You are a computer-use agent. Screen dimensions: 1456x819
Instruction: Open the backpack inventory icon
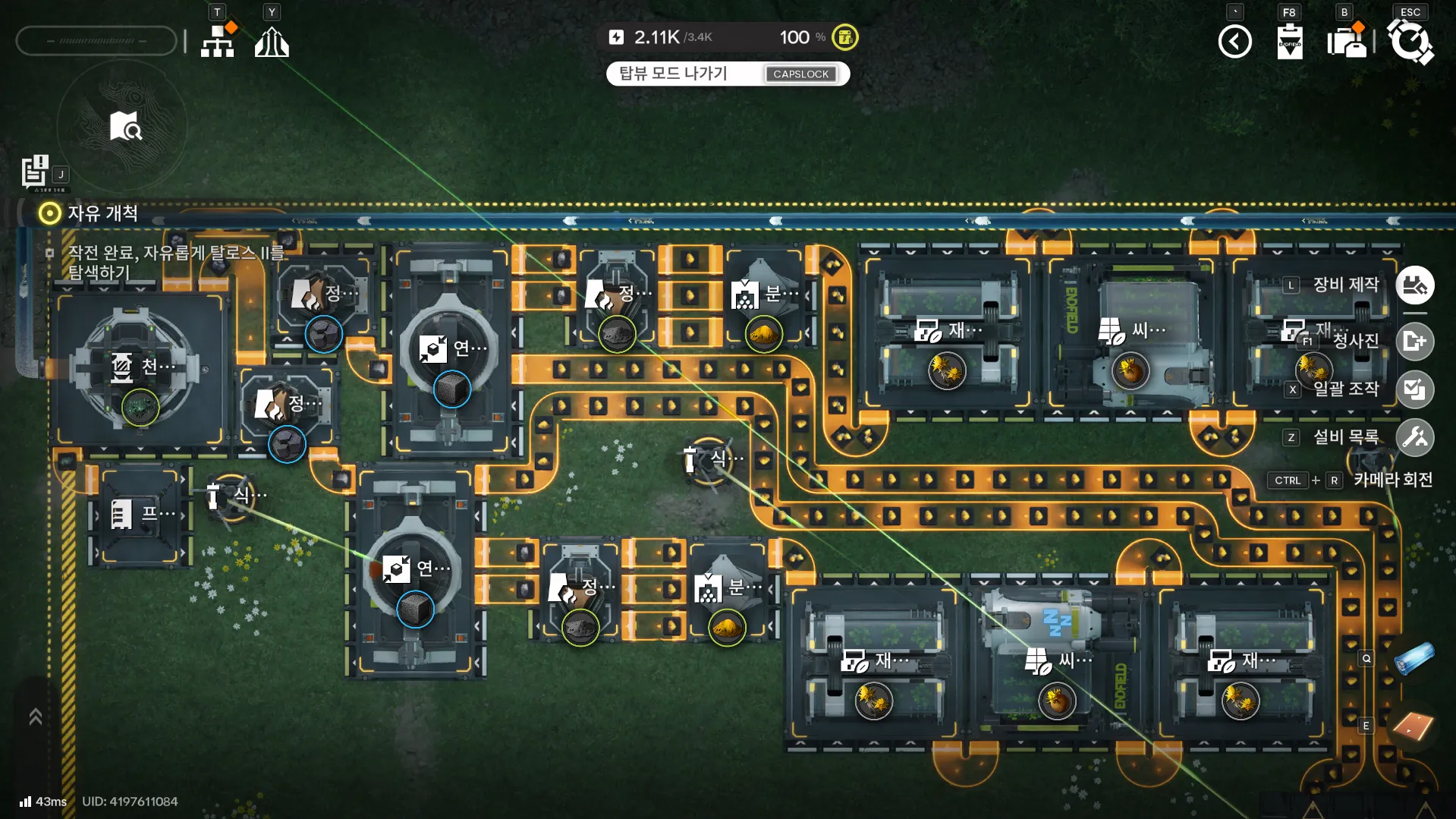[x=1346, y=42]
